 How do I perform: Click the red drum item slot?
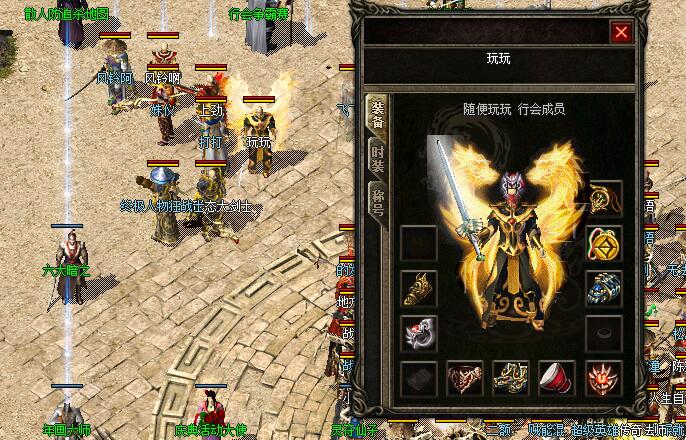(x=557, y=378)
